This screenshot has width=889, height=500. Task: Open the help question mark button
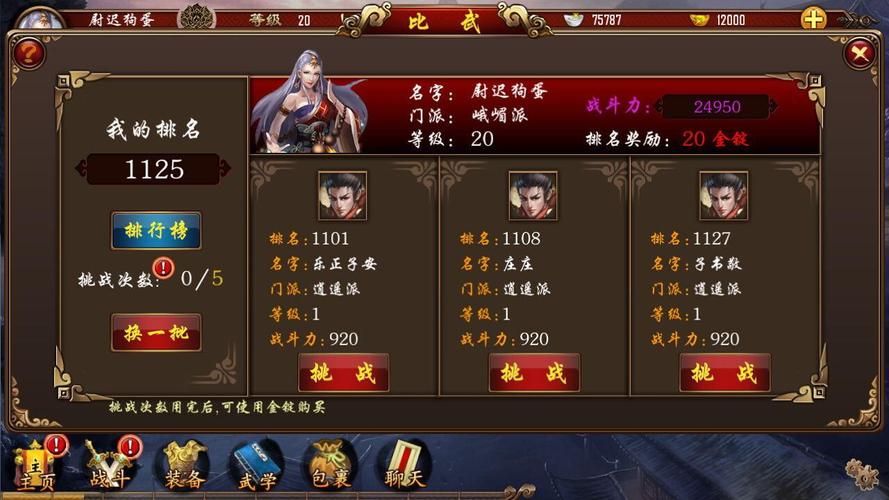click(28, 52)
